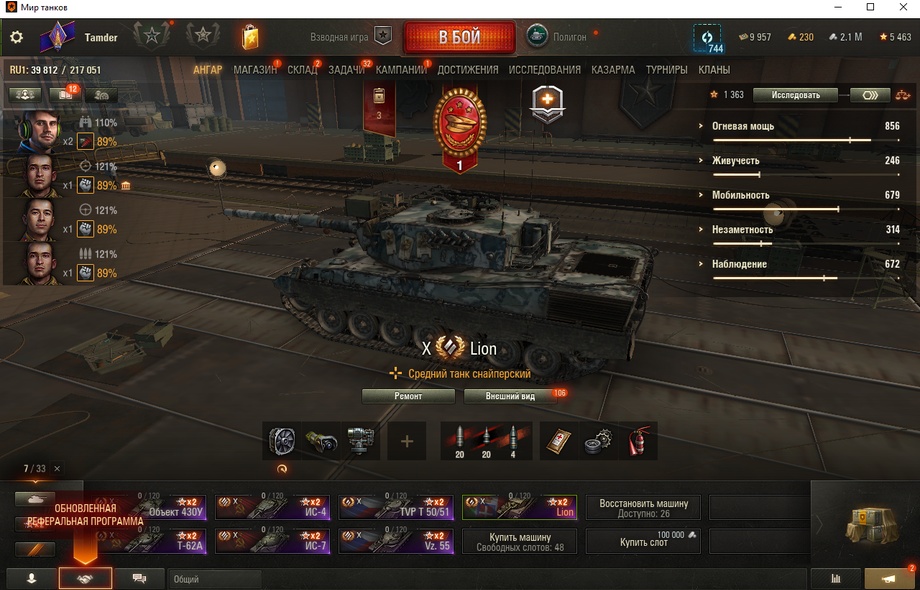The image size is (920, 590).
Task: Start battle with the В БОЙ button
Action: click(459, 38)
